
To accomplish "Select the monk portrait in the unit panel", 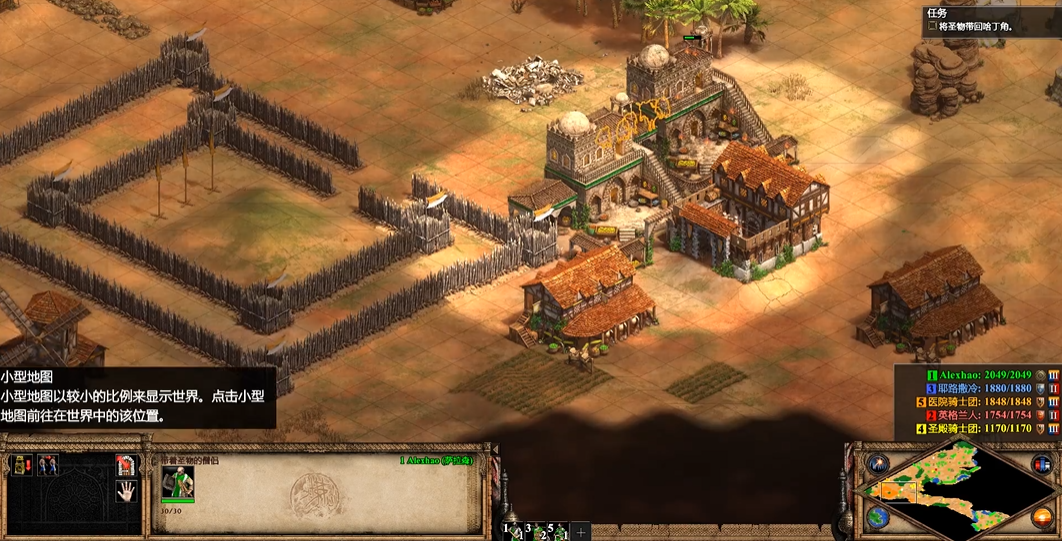I will (178, 484).
